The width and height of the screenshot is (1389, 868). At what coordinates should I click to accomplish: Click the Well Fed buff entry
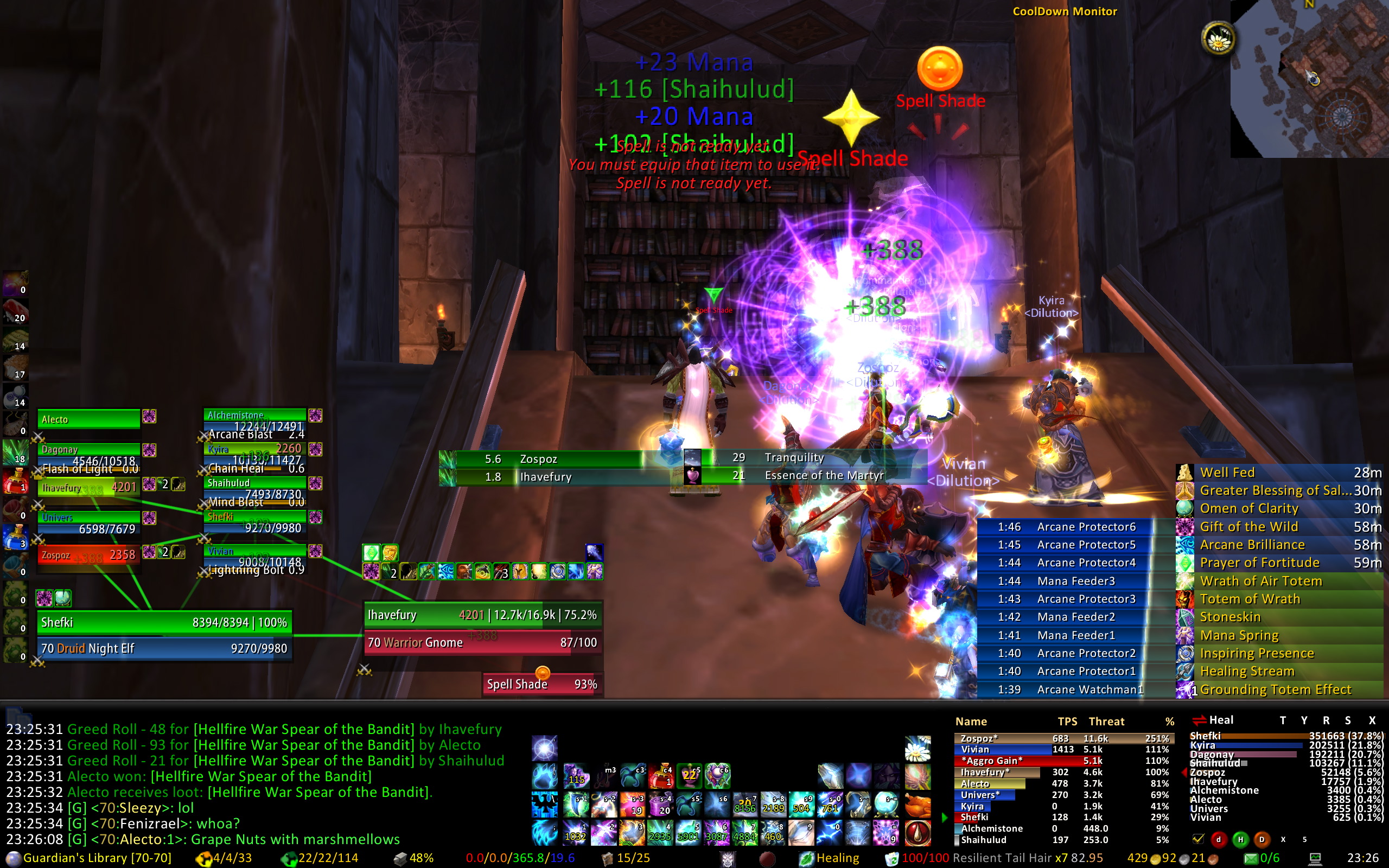coord(1279,473)
